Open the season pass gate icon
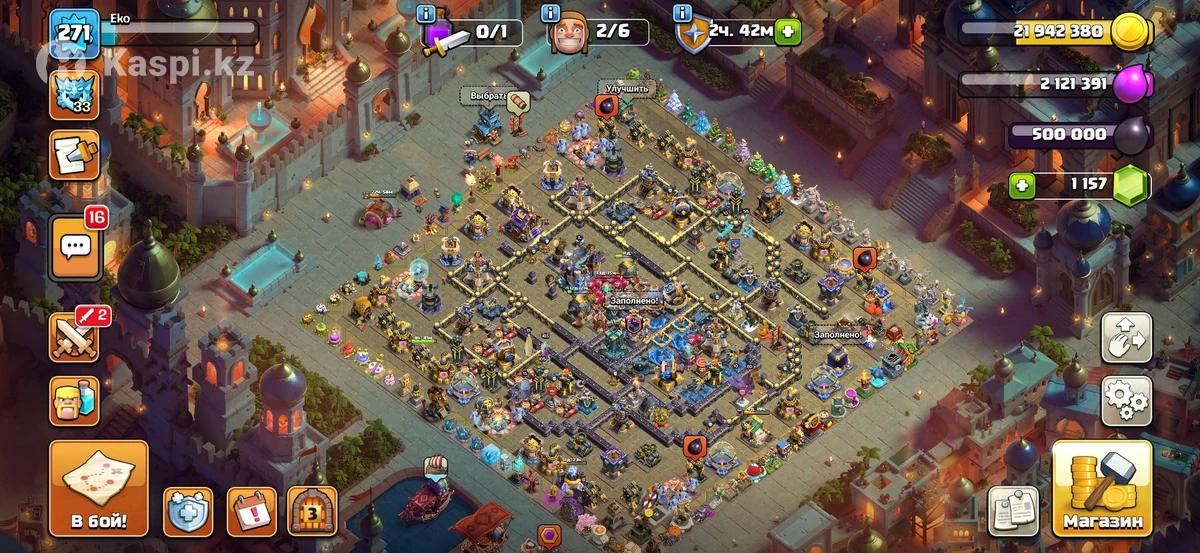The height and width of the screenshot is (553, 1200). [x=312, y=512]
